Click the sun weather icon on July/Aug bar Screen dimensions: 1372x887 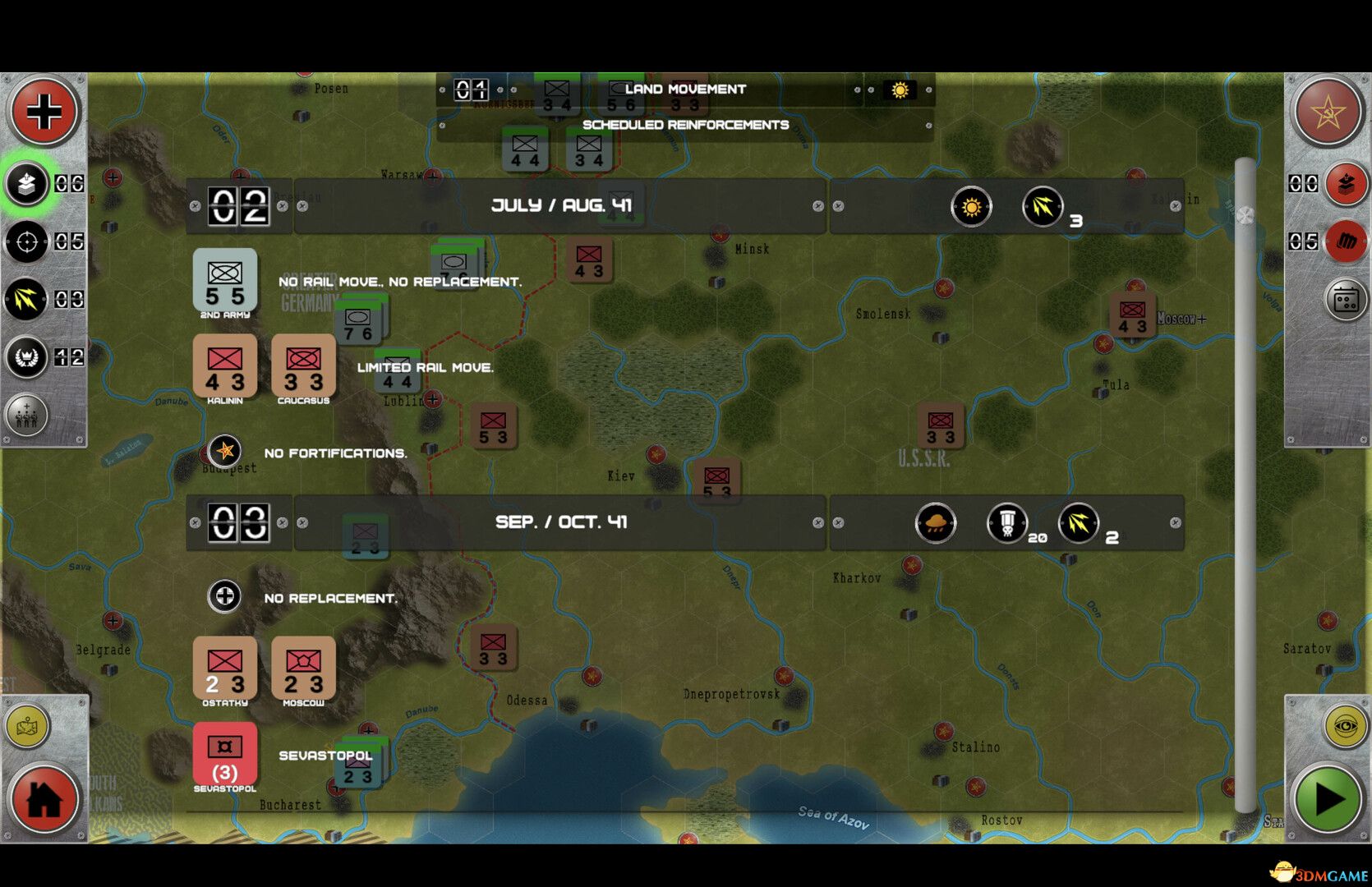(973, 207)
